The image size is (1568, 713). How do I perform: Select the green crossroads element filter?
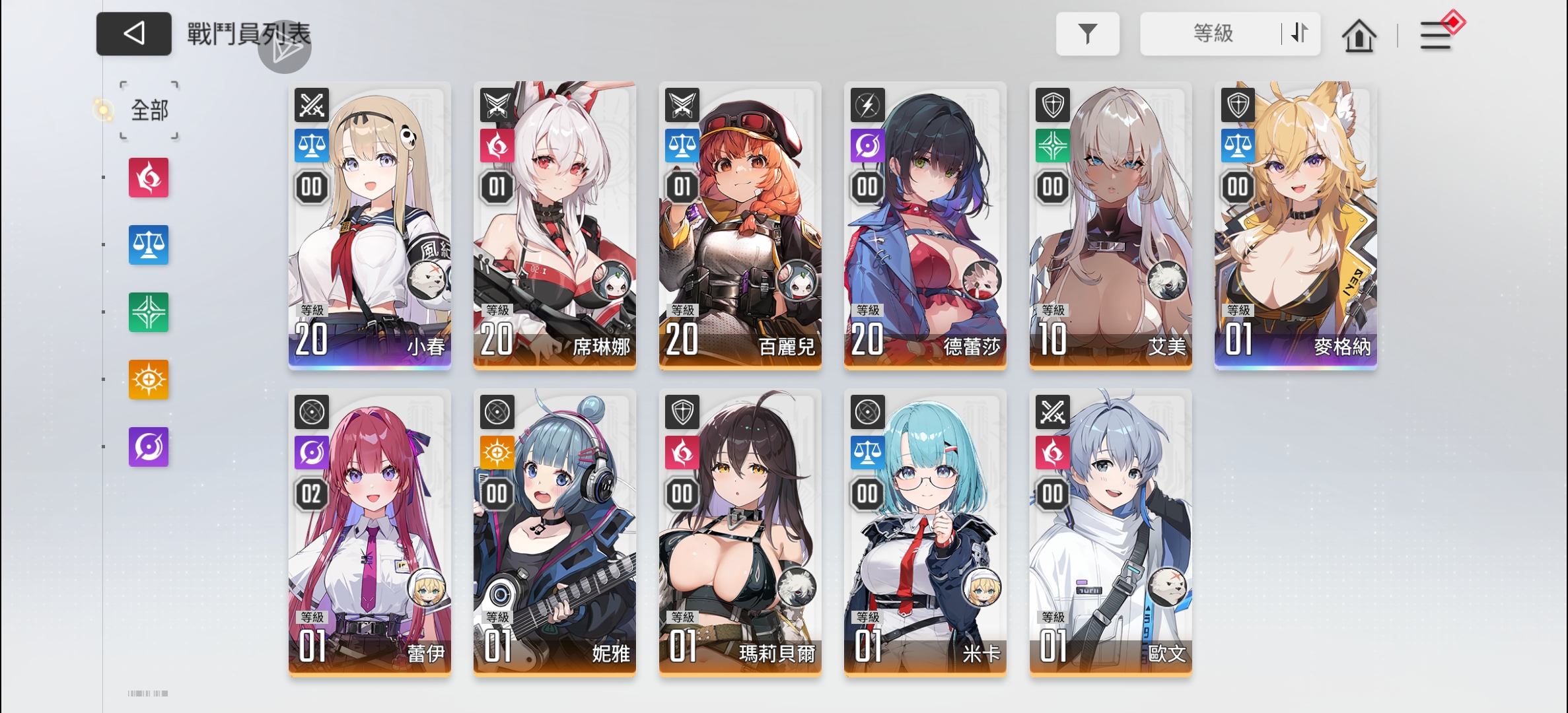pyautogui.click(x=148, y=312)
